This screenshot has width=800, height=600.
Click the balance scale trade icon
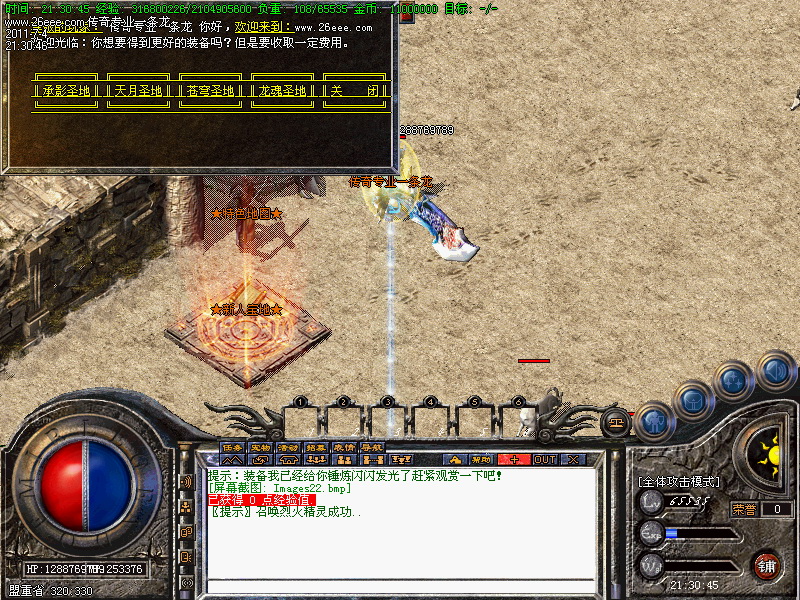point(617,422)
